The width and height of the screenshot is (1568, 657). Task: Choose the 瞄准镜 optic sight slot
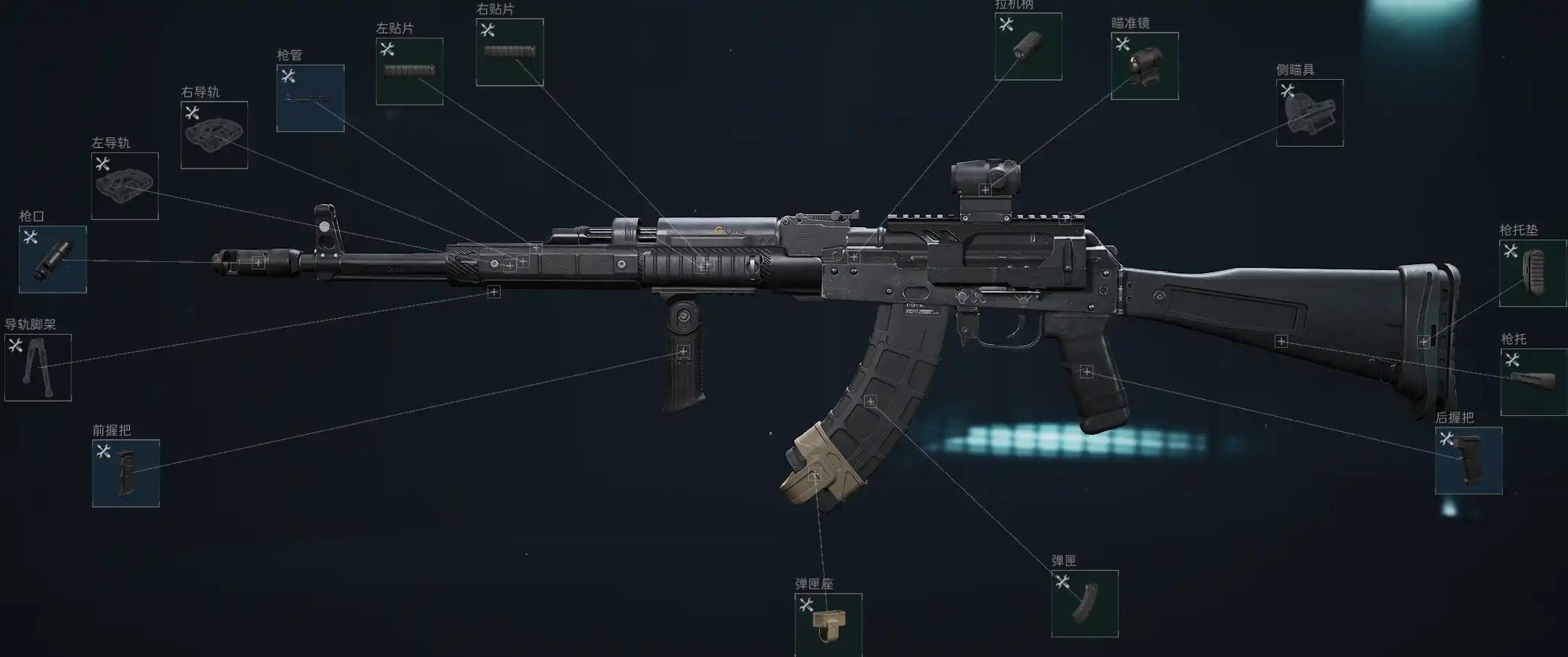coord(1144,66)
